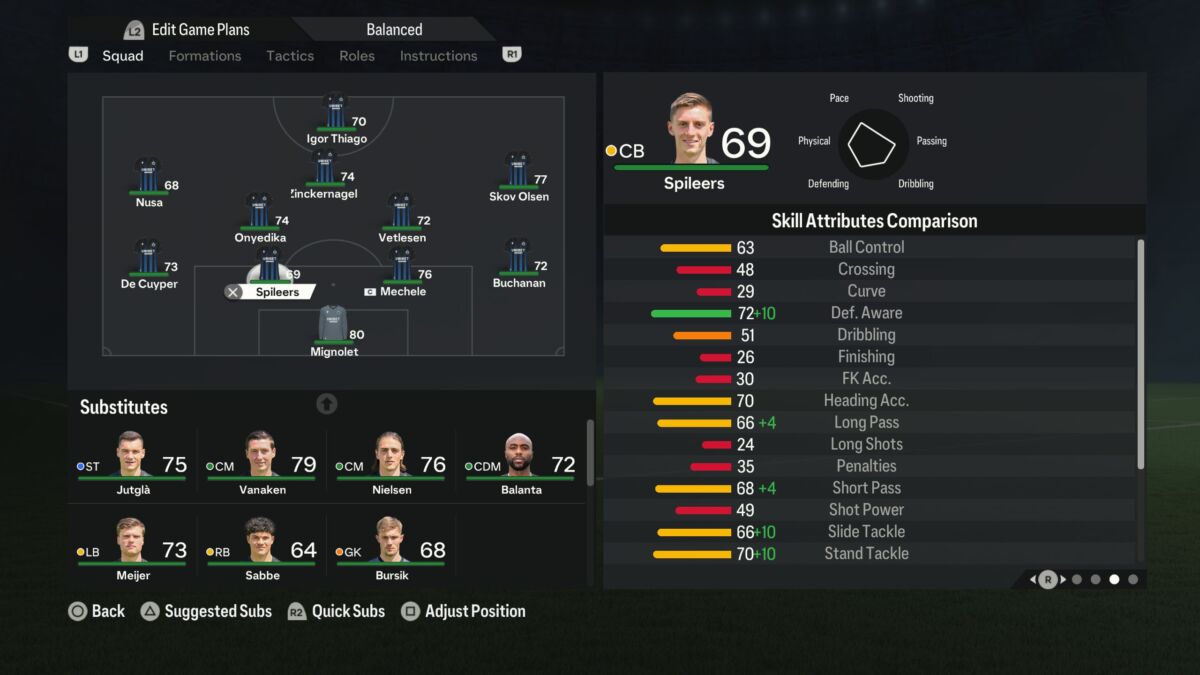
Task: Open the Tactics tab
Action: coord(290,56)
